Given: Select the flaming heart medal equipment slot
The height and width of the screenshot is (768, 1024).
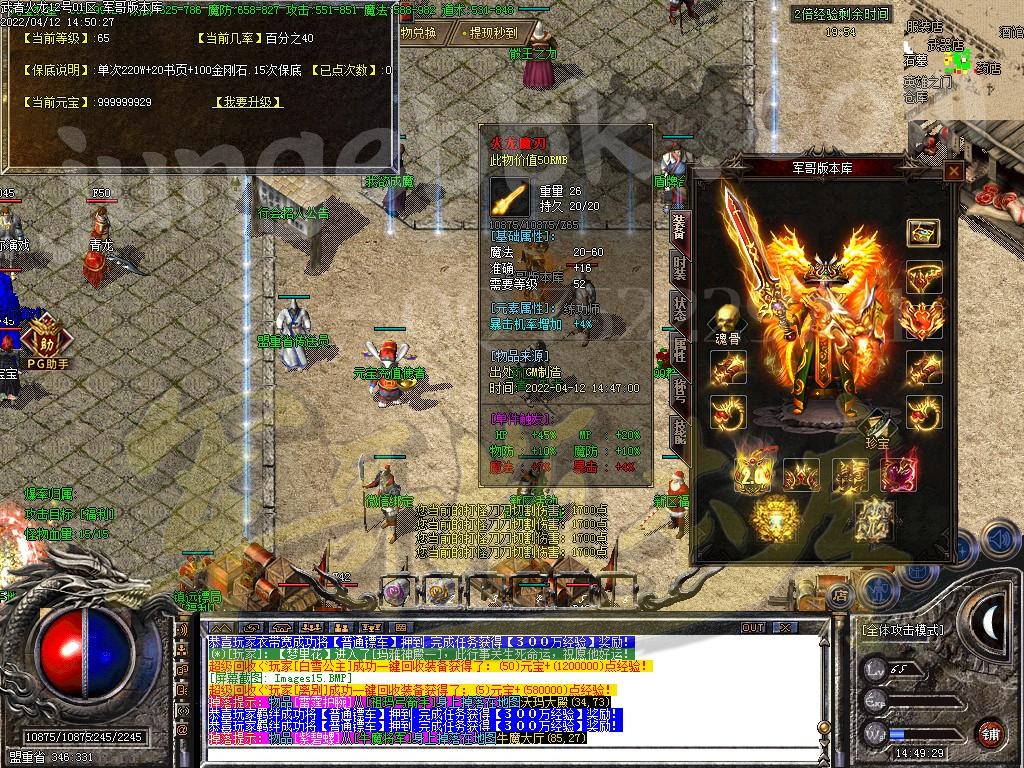Looking at the screenshot, I should [923, 320].
